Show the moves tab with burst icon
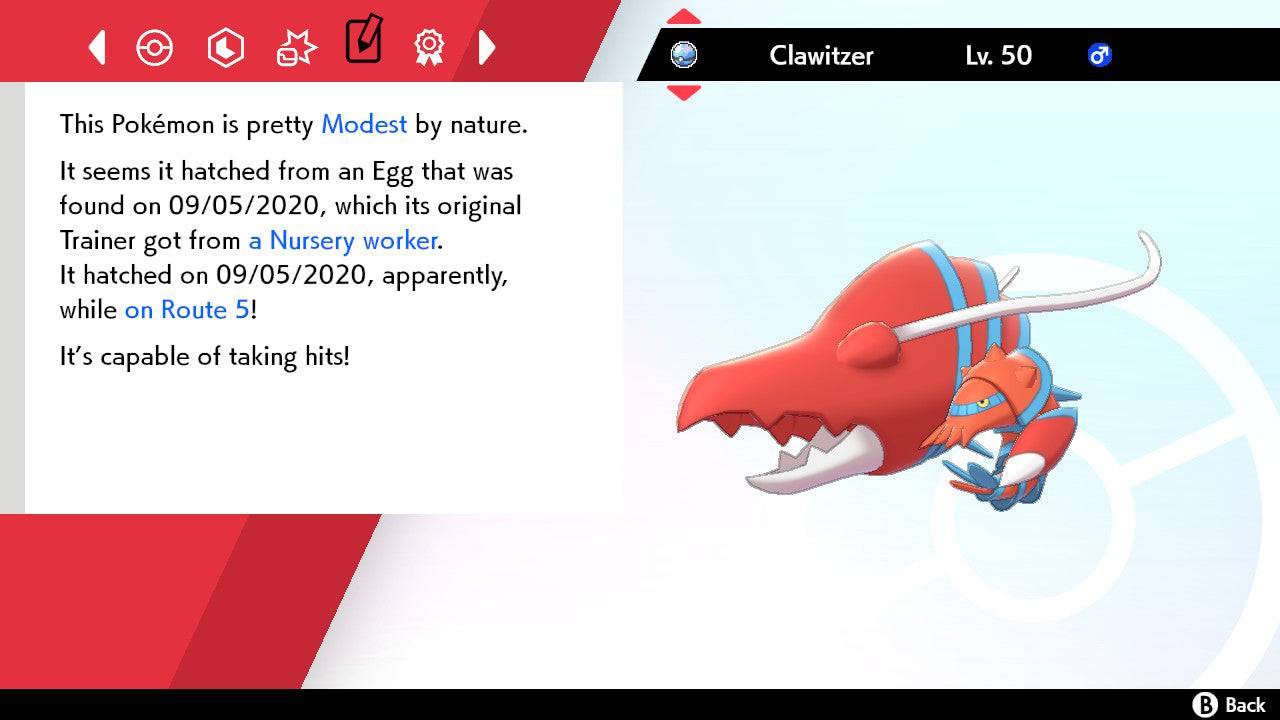Viewport: 1280px width, 720px height. point(296,47)
